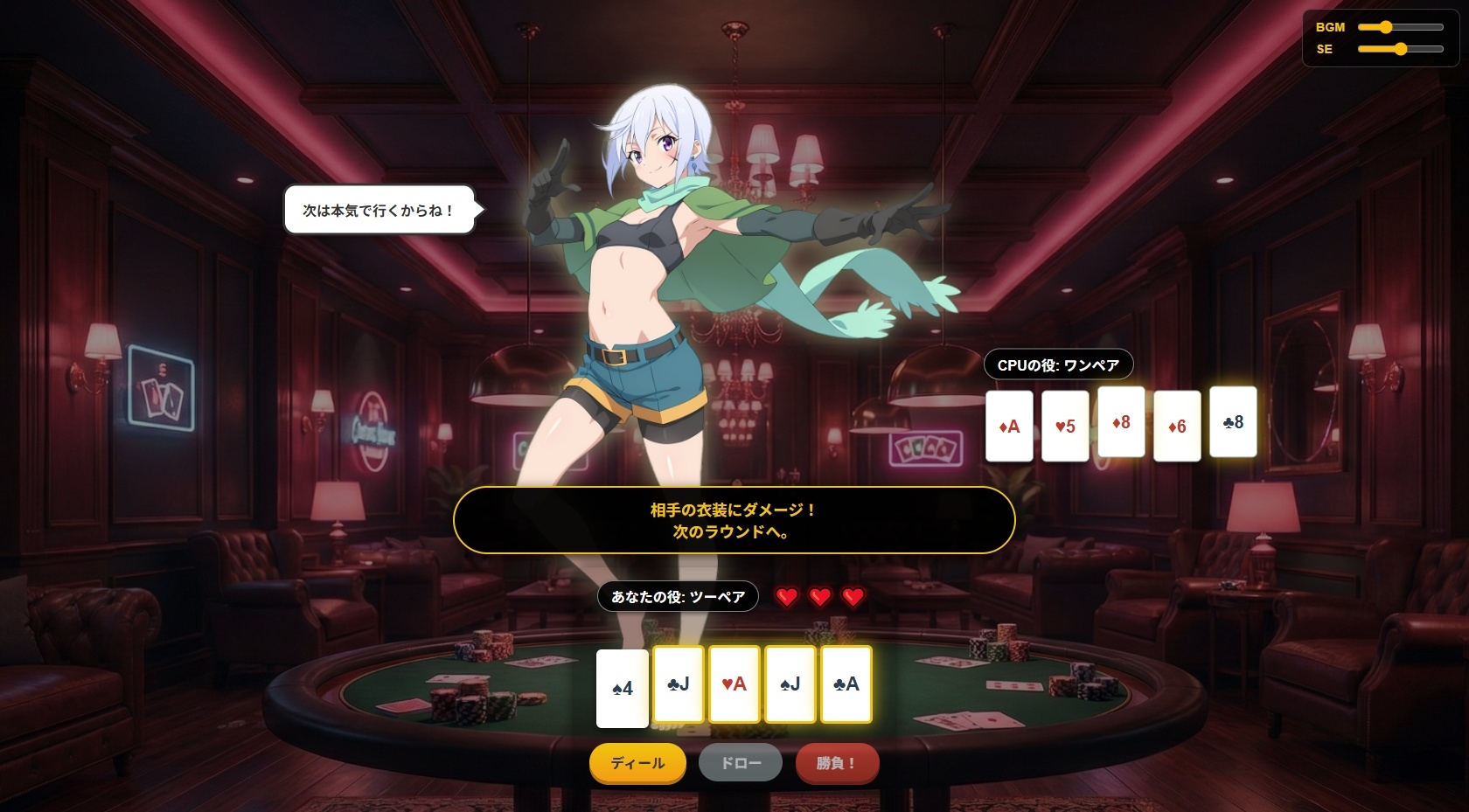
Task: Select the ace of hearts card
Action: point(734,684)
